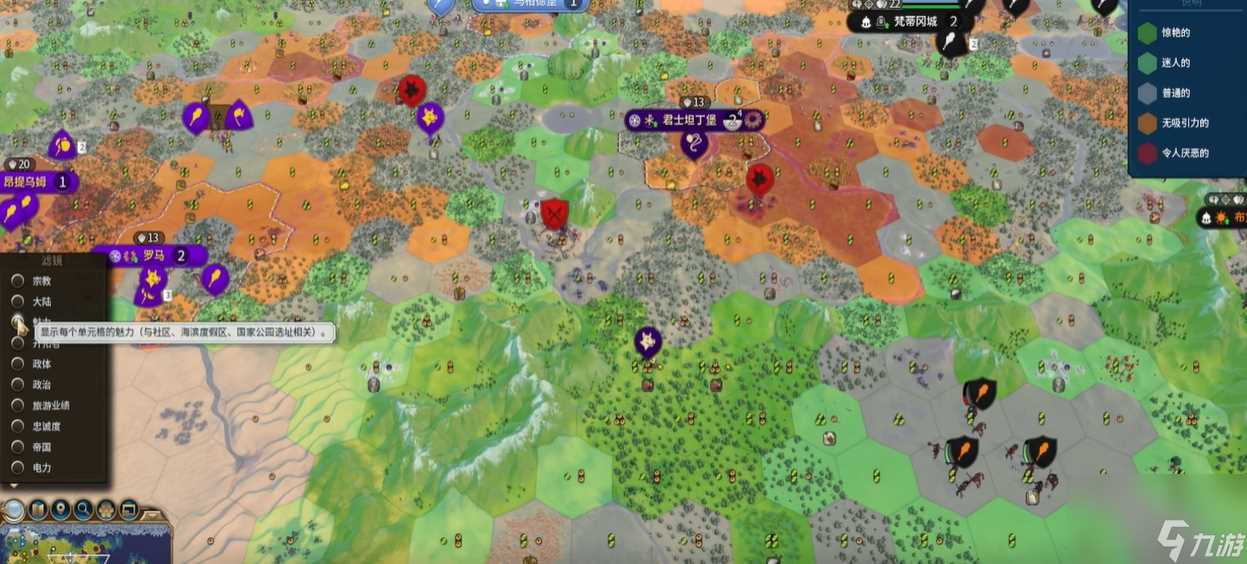Switch to the 政体 (Government) lens
1247x564 pixels.
(x=18, y=364)
